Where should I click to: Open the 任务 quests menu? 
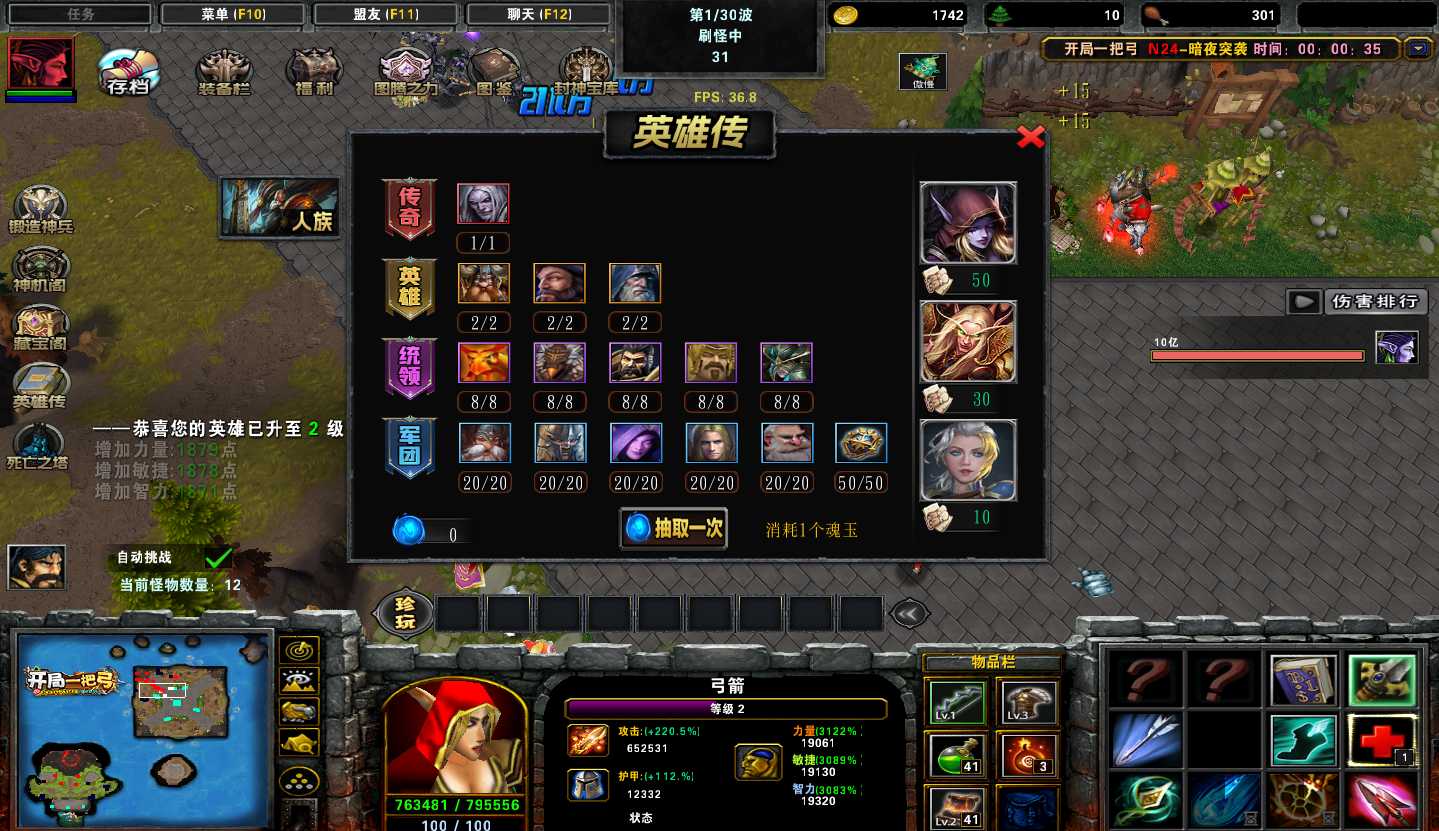pos(80,14)
